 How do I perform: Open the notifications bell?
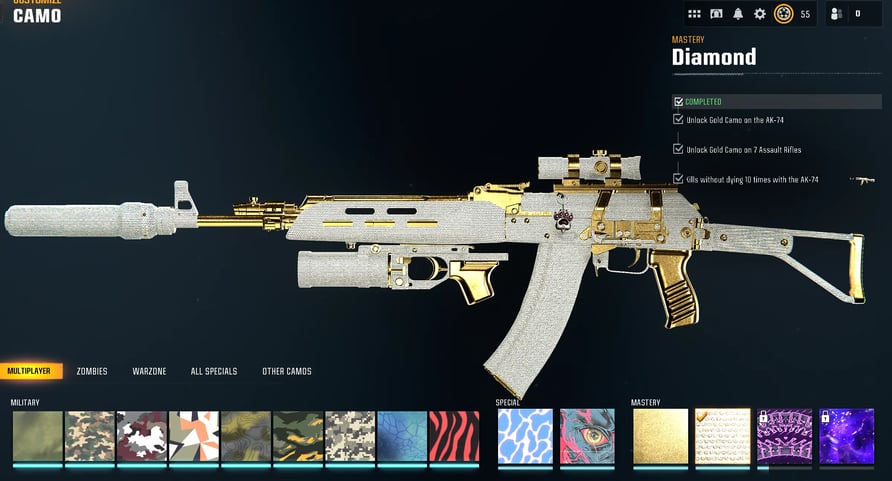point(738,14)
